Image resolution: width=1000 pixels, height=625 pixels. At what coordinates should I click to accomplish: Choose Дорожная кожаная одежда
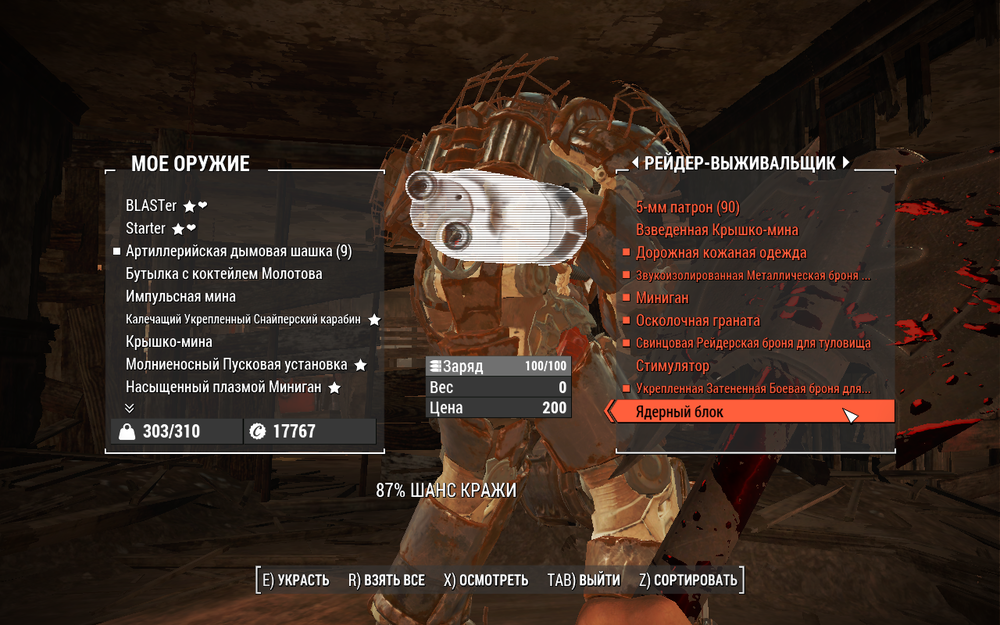(x=721, y=253)
